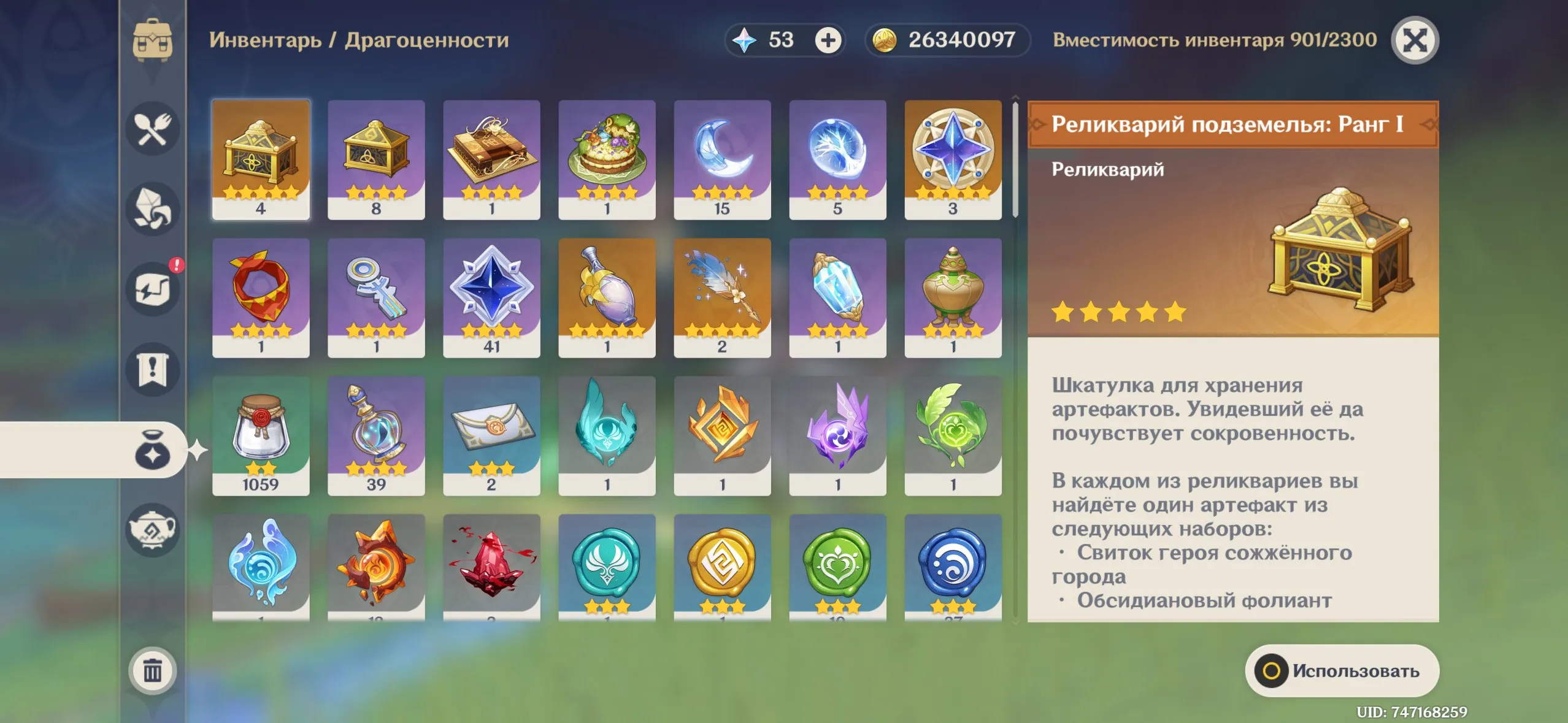Viewport: 1568px width, 723px height.
Task: Choose the crescent moon Fragile Resin slot
Action: 722,159
